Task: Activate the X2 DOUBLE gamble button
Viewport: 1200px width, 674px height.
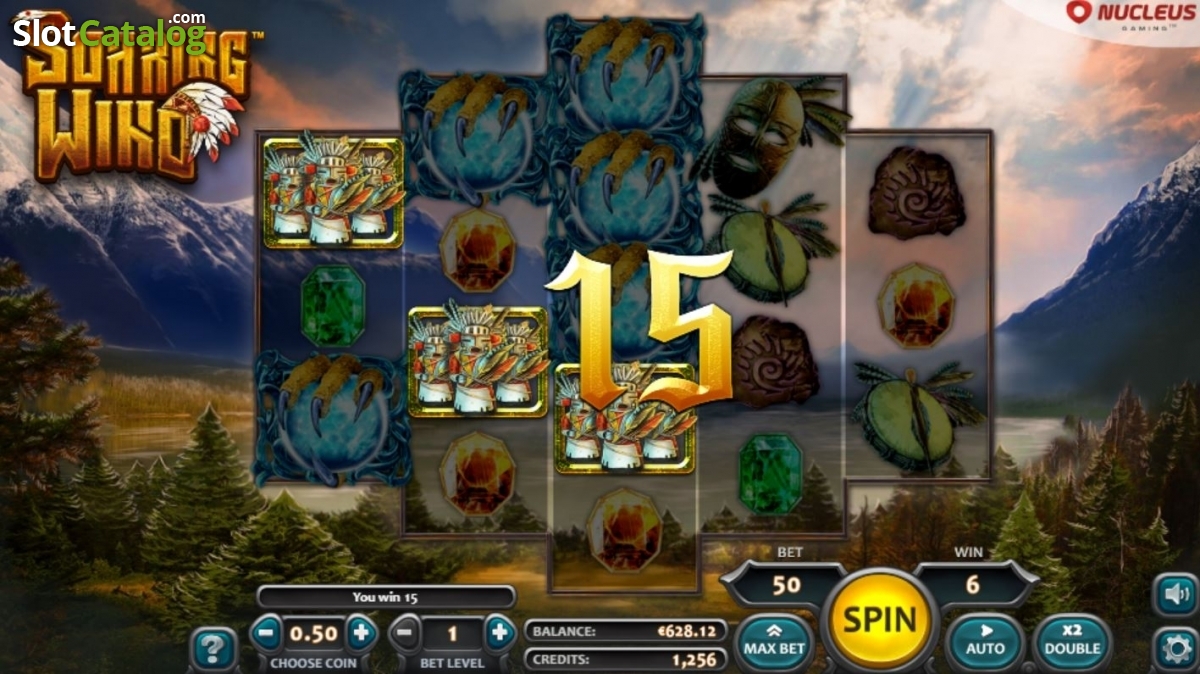Action: pyautogui.click(x=1072, y=641)
